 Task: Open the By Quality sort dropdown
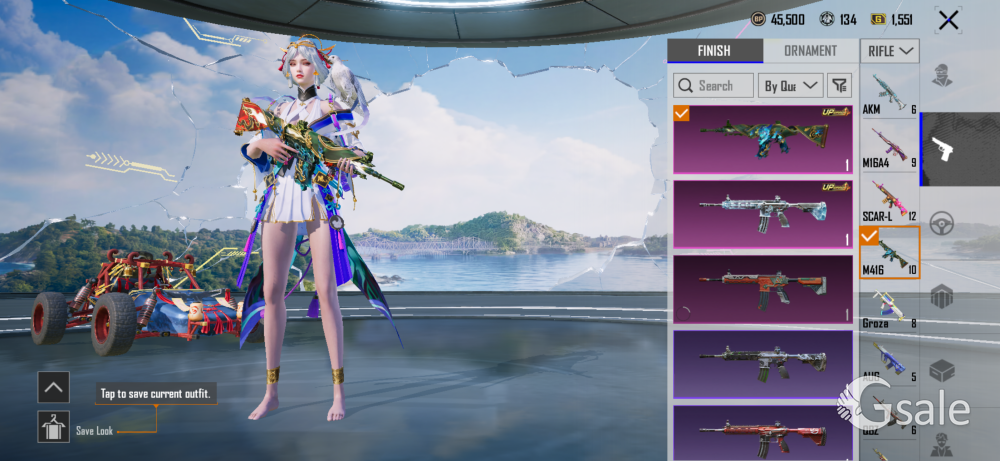pos(791,86)
